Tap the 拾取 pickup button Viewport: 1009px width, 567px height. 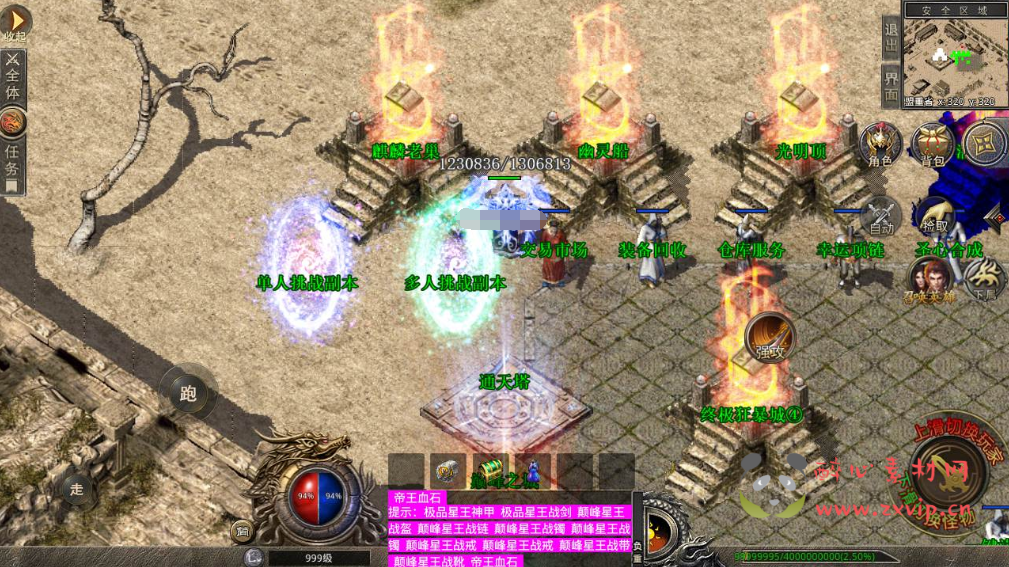pos(934,217)
